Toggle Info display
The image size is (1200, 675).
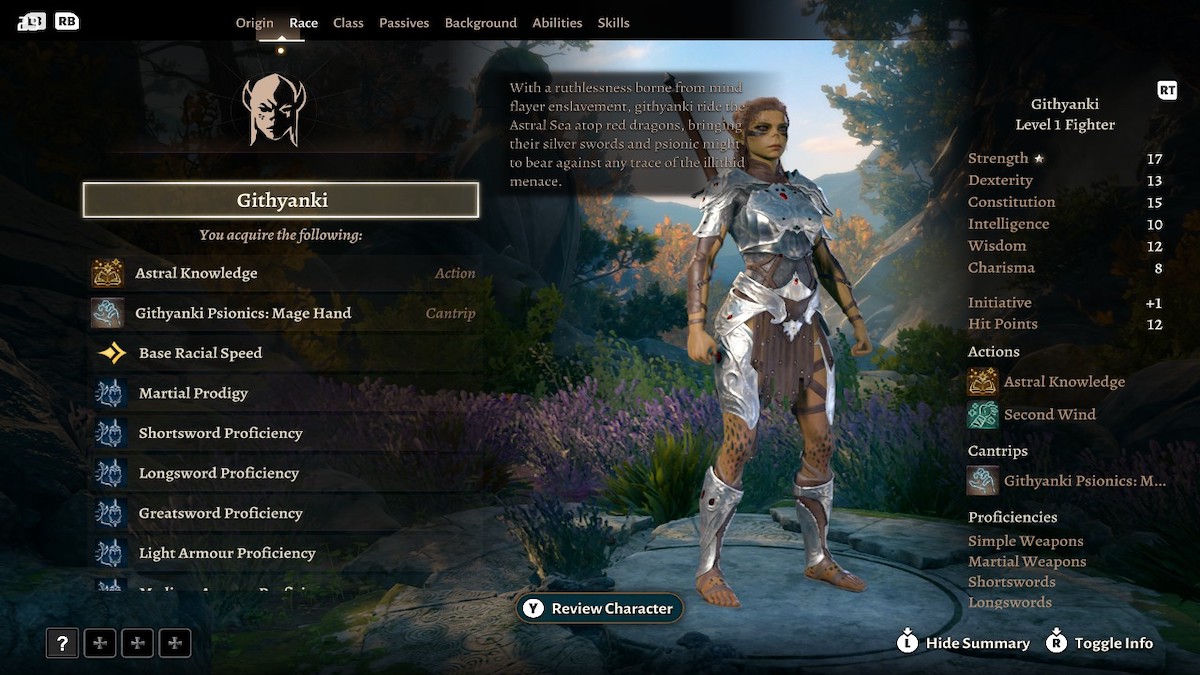coord(1099,643)
